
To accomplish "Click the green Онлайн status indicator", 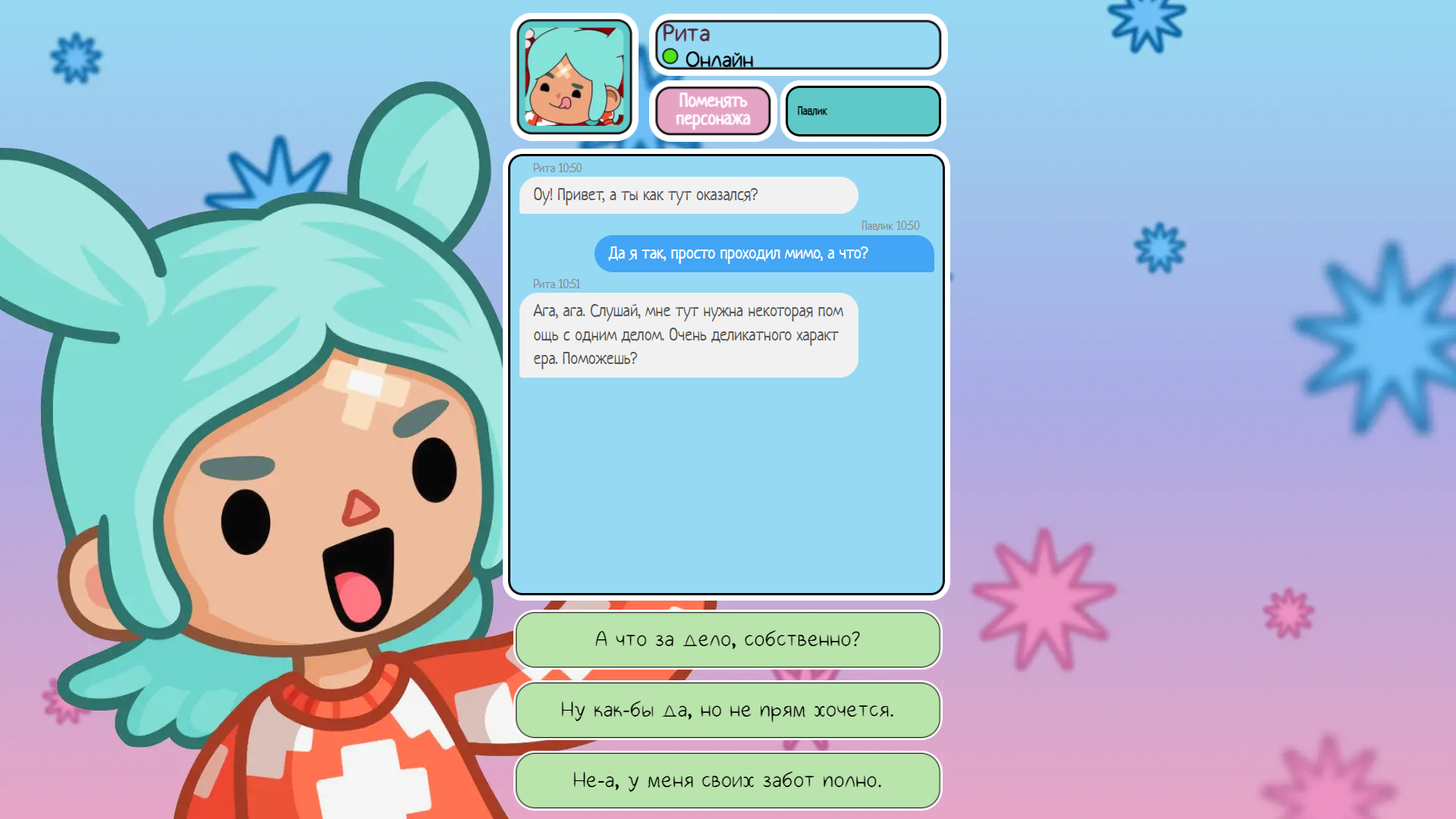I will click(670, 56).
